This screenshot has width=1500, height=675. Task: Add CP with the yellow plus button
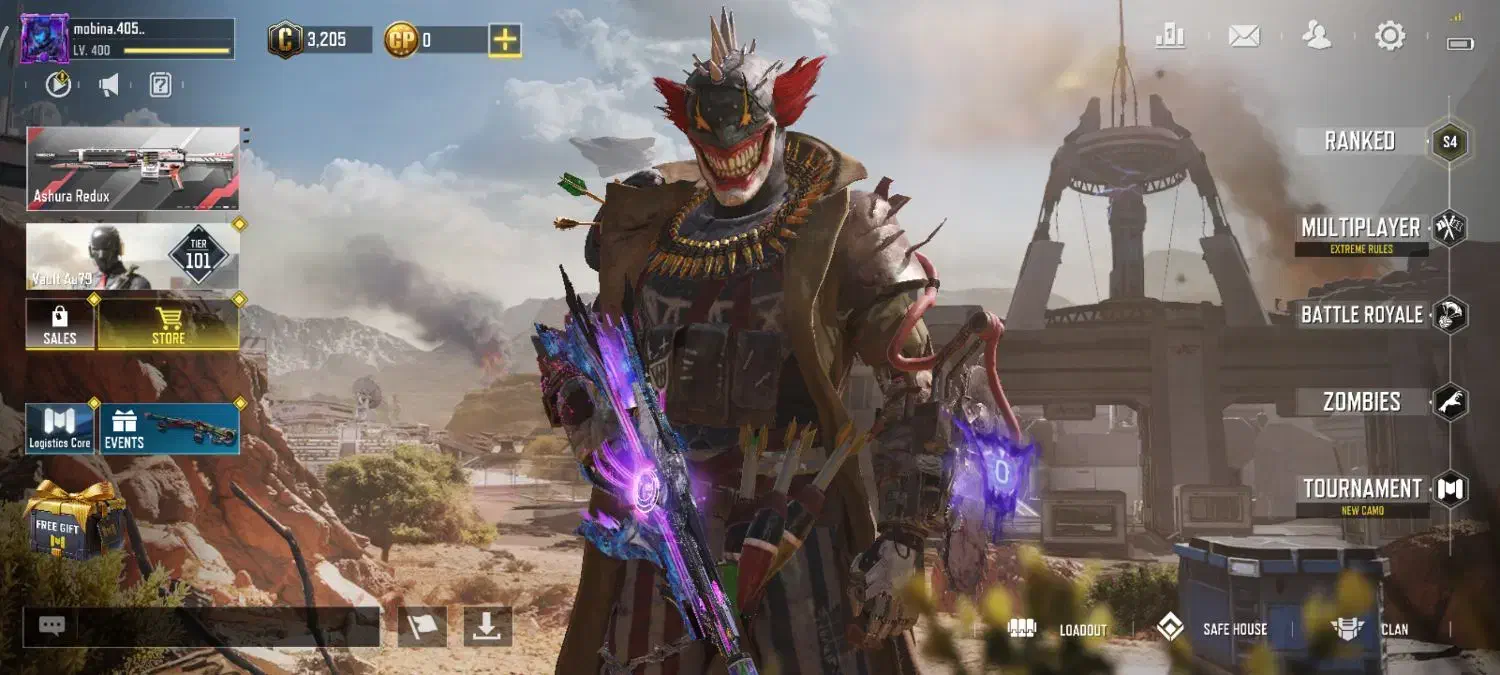(x=504, y=40)
